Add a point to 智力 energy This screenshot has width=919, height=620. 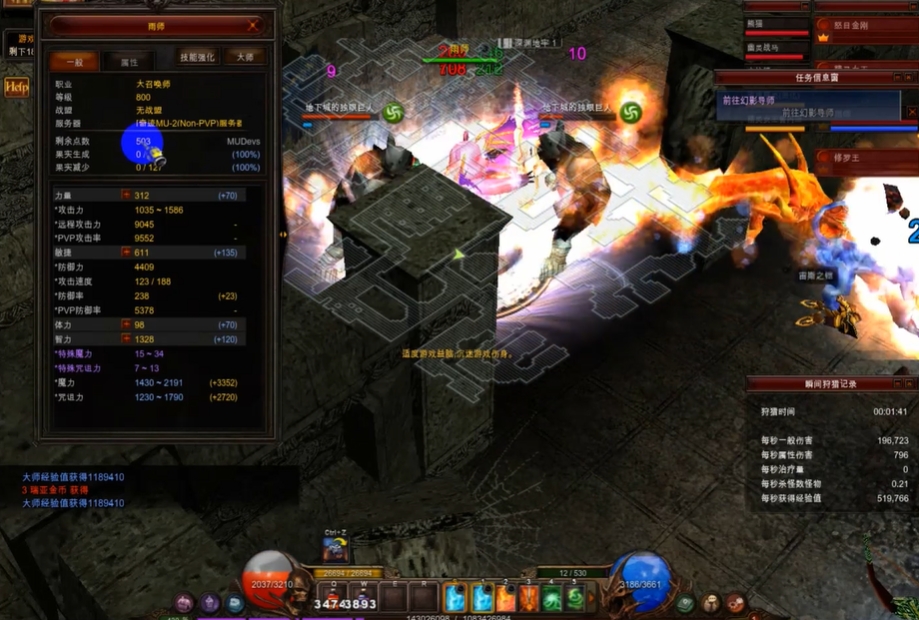126,339
